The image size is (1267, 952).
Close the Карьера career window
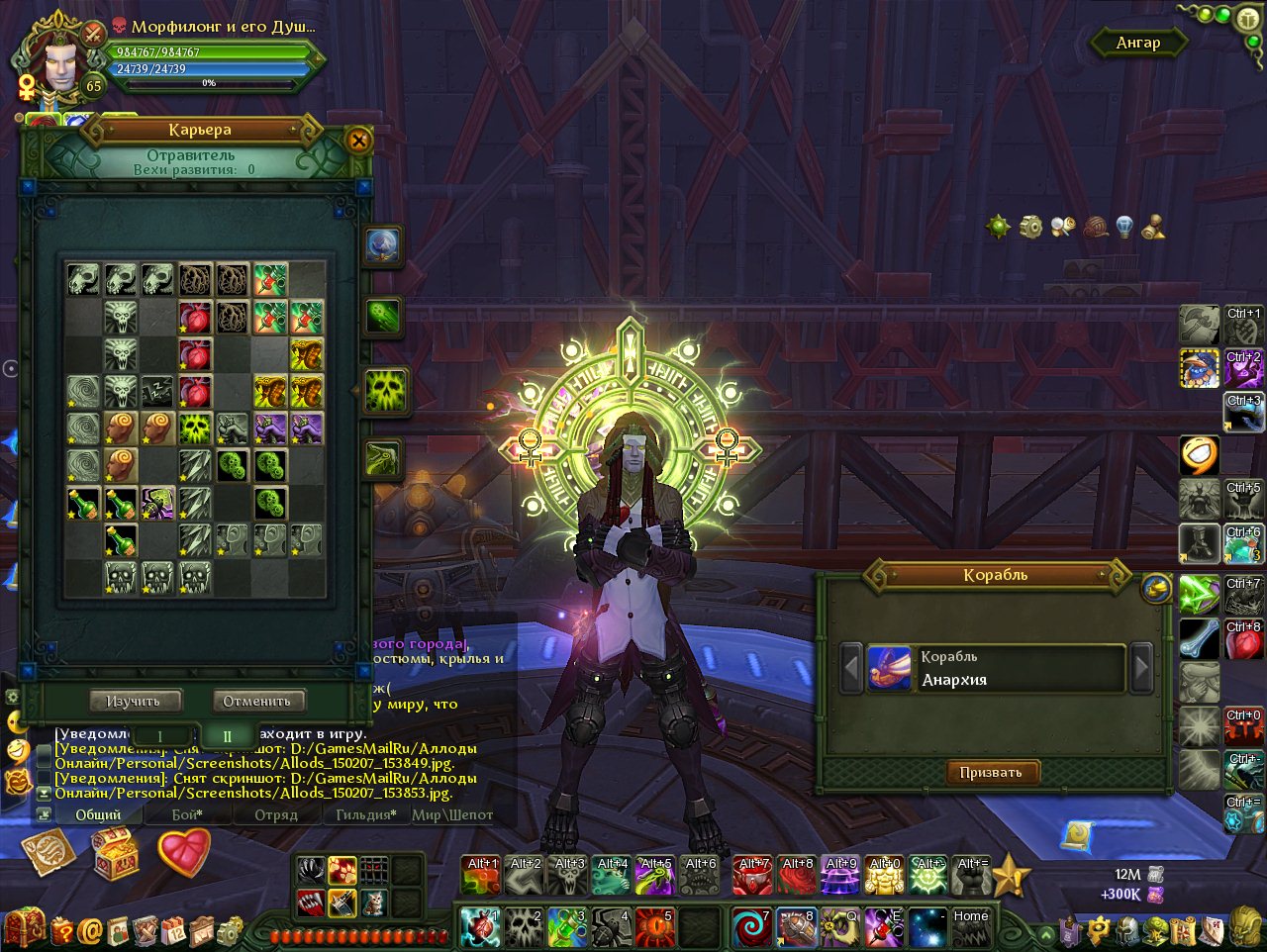(358, 142)
